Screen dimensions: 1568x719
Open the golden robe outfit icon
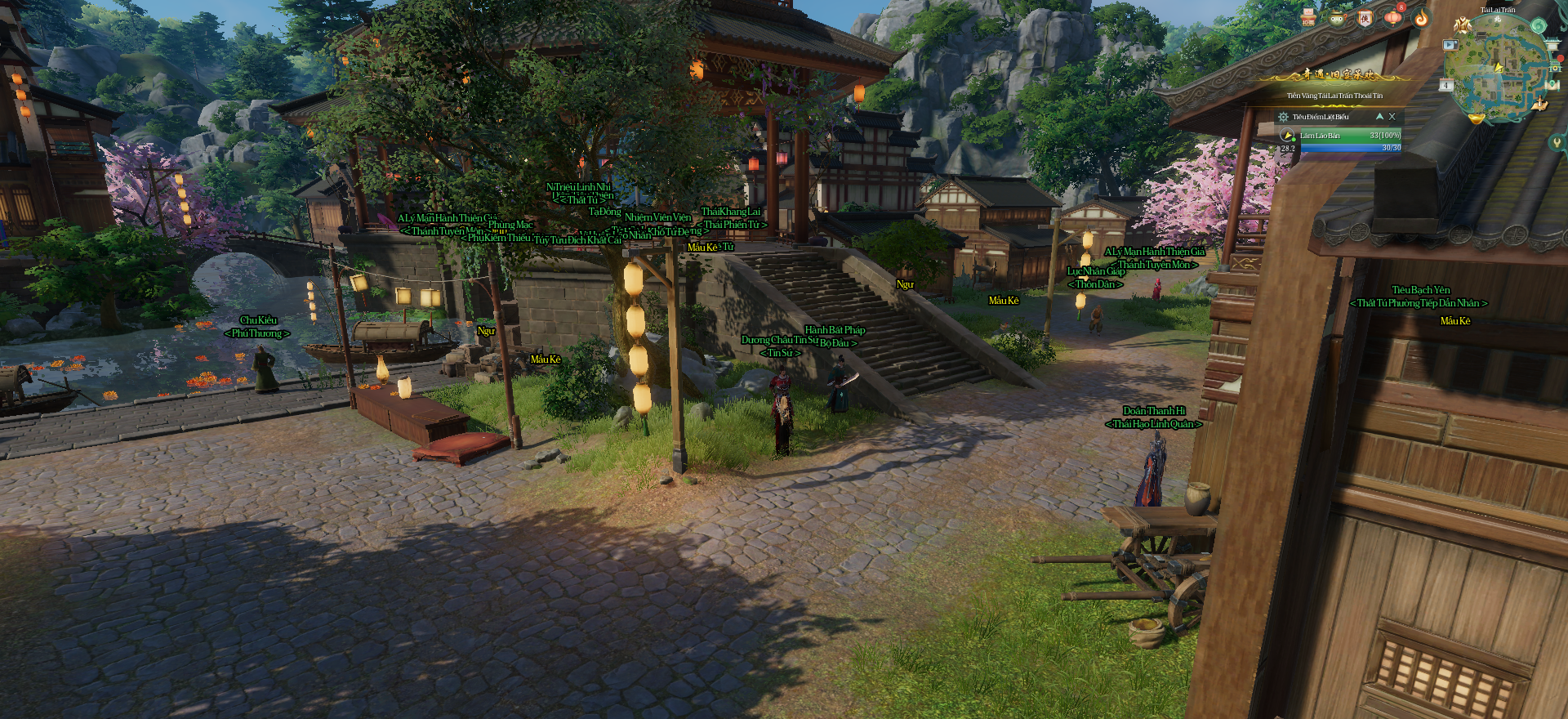tap(1463, 25)
